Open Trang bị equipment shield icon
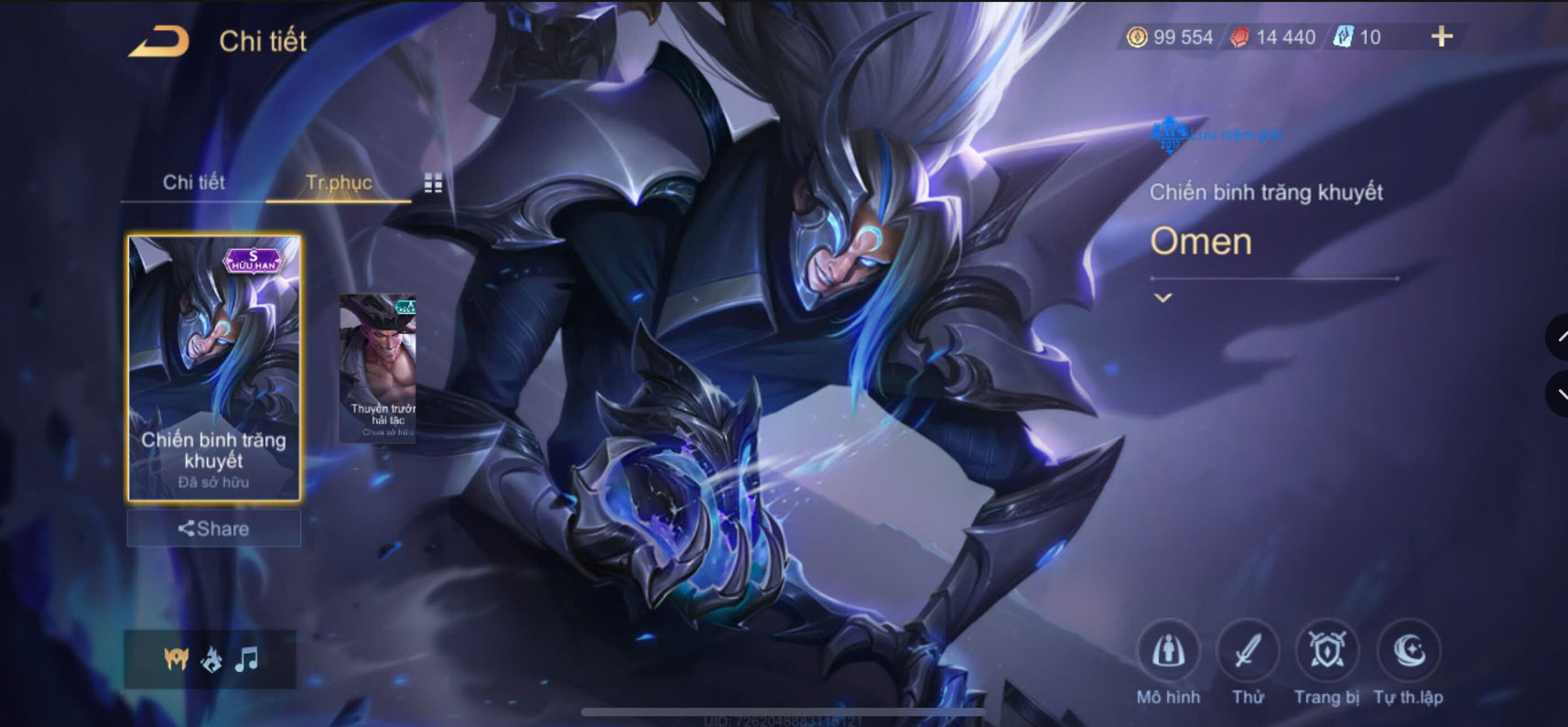The width and height of the screenshot is (1568, 727). click(x=1325, y=652)
